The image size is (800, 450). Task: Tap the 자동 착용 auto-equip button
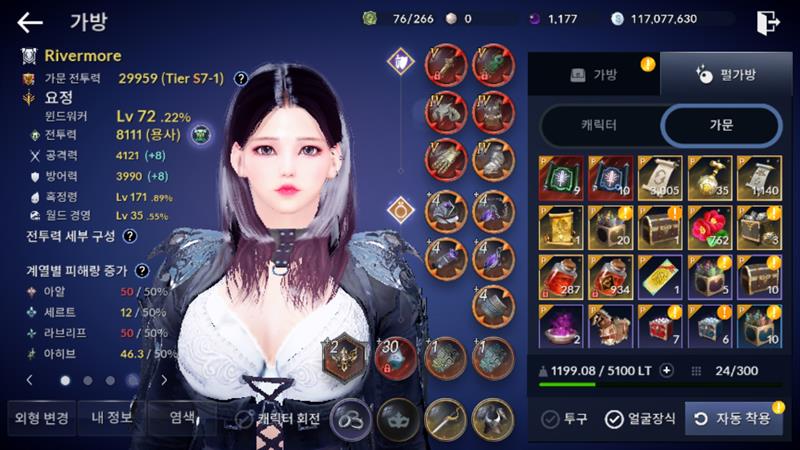tap(734, 419)
